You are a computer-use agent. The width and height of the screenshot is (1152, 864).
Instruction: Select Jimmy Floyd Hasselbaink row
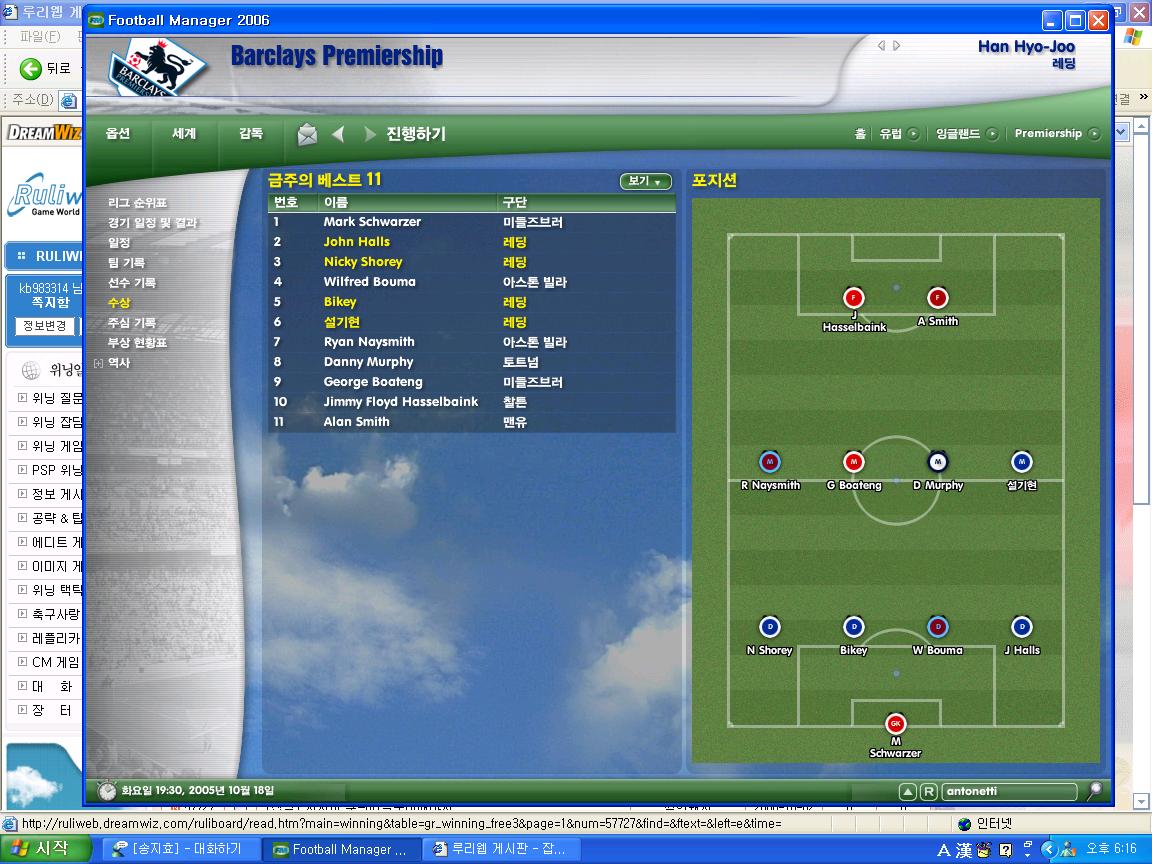[400, 402]
